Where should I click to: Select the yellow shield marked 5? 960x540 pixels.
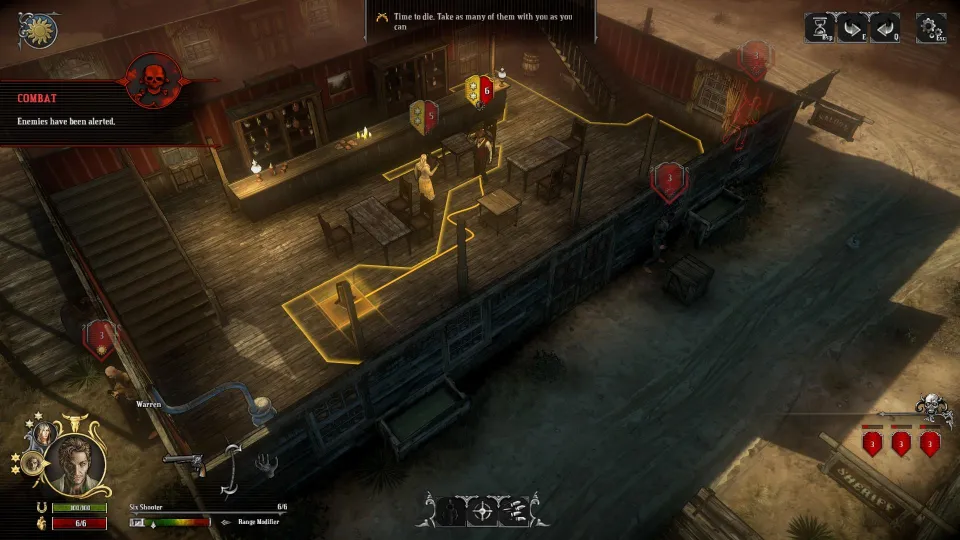425,115
